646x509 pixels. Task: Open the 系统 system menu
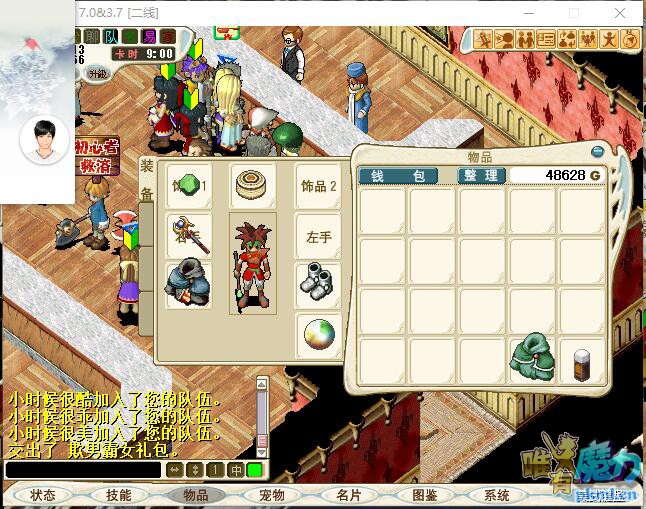tap(497, 495)
